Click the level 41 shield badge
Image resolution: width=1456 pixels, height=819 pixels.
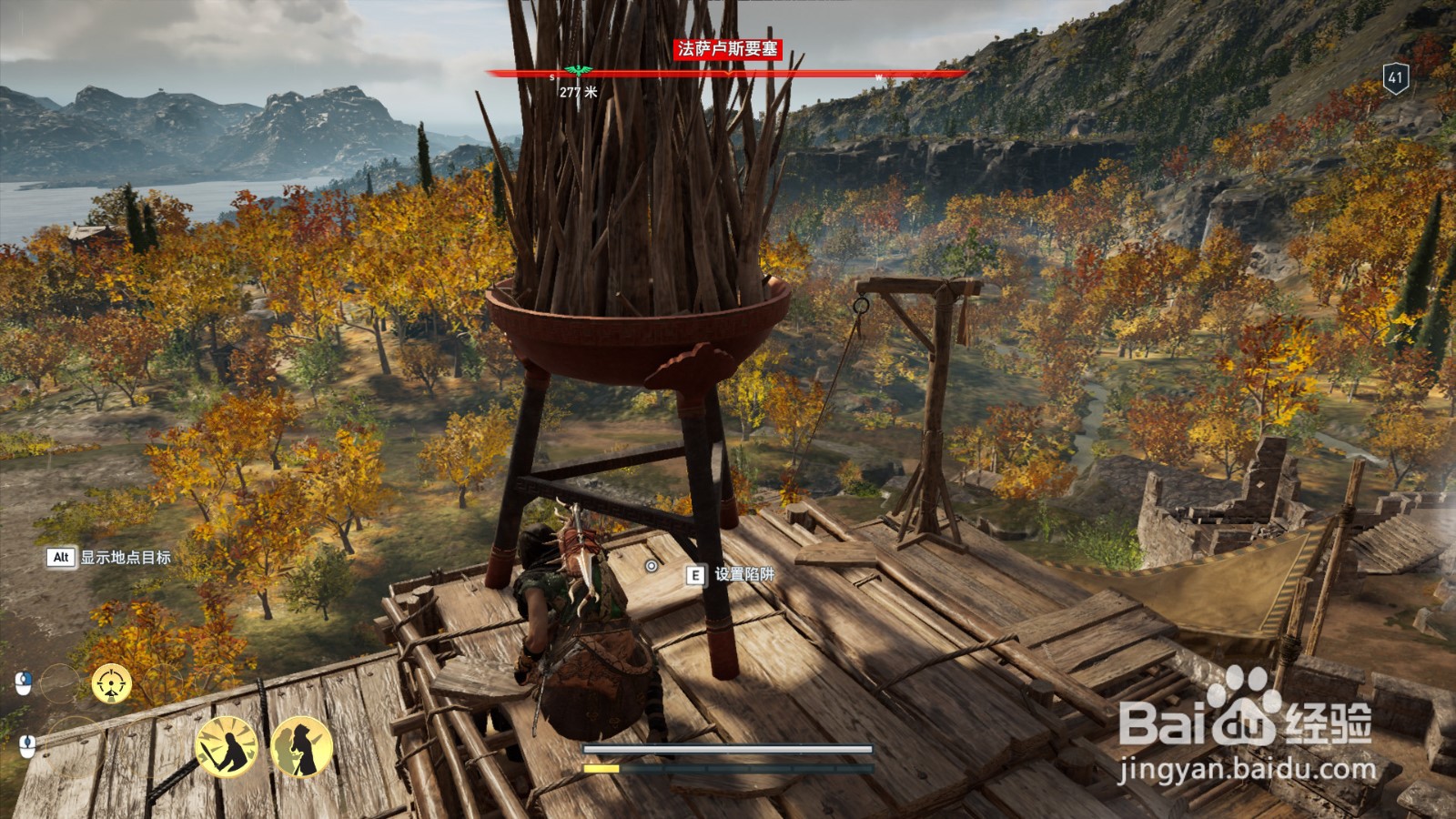pyautogui.click(x=1395, y=77)
